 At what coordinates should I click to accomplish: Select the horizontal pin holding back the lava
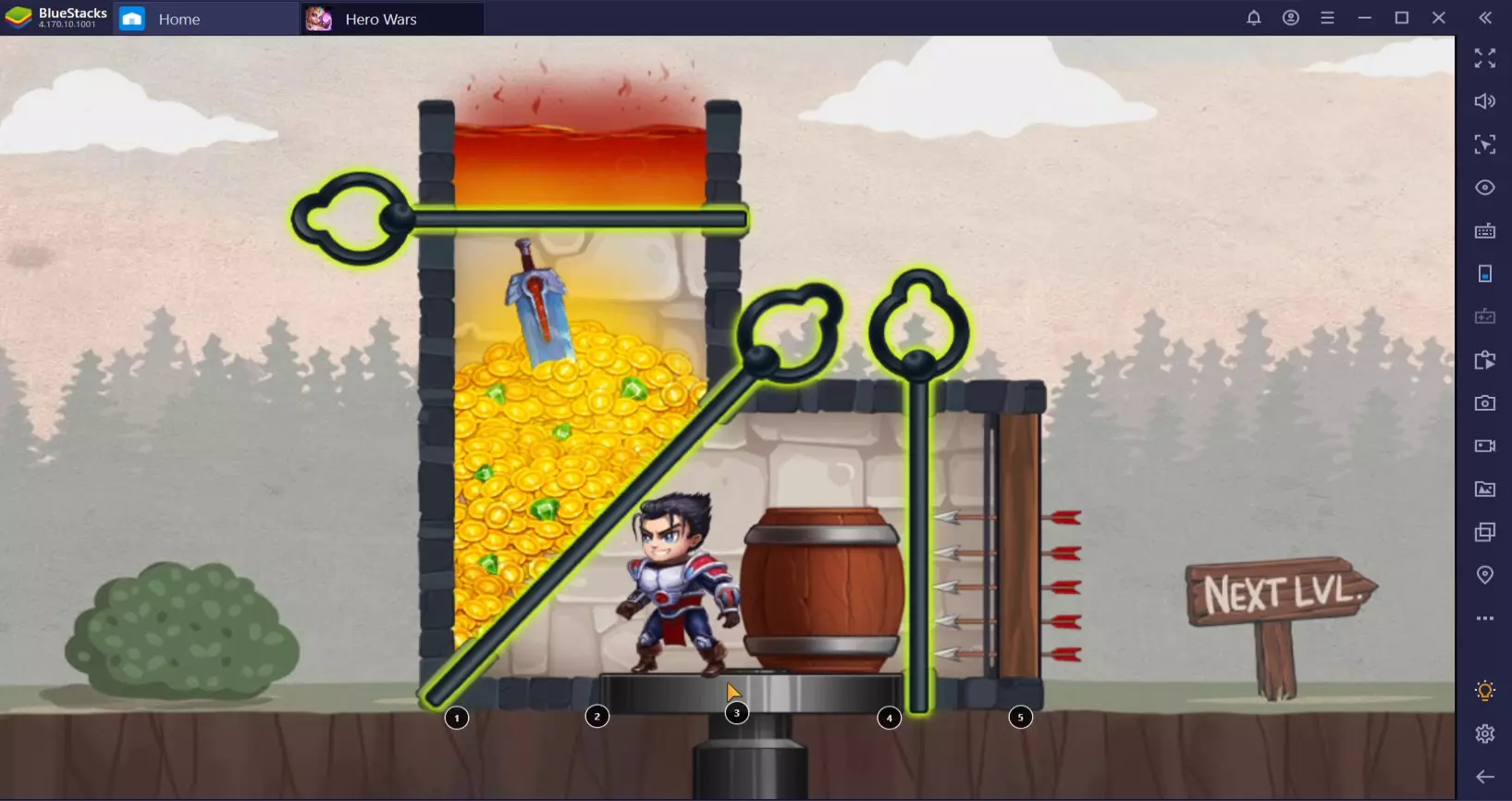[351, 219]
